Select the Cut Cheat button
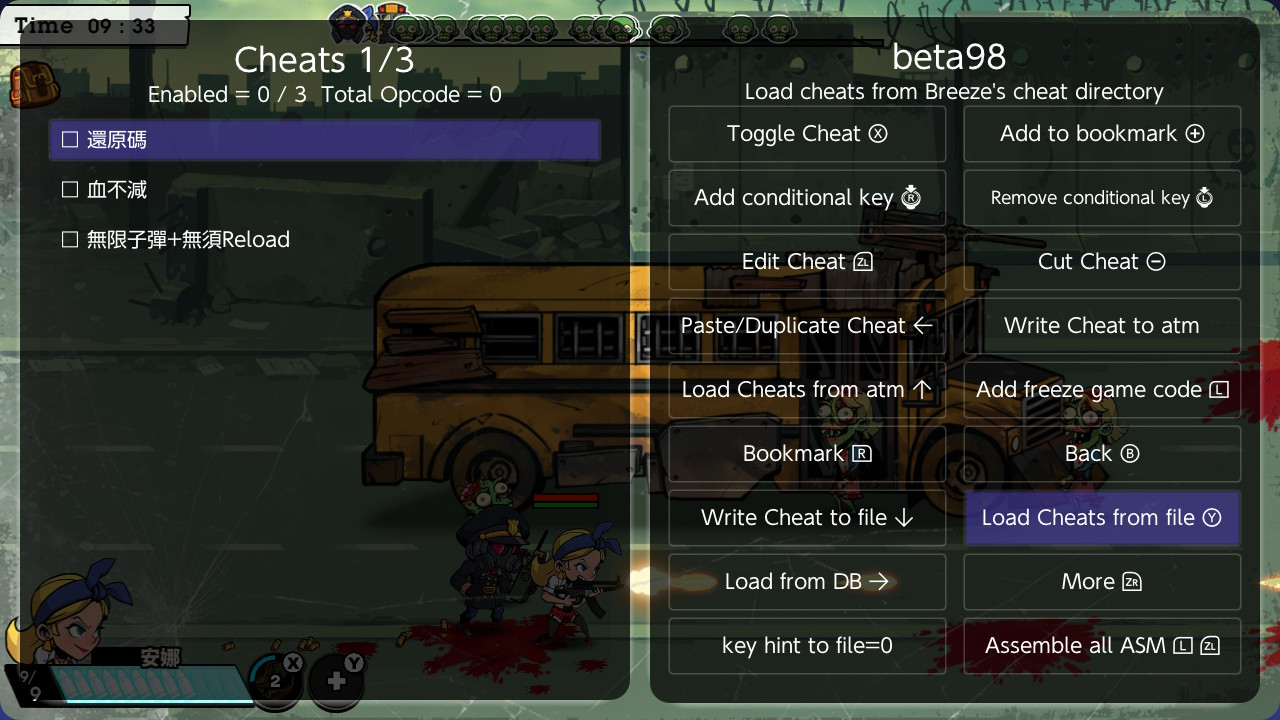This screenshot has height=720, width=1280. (1102, 262)
